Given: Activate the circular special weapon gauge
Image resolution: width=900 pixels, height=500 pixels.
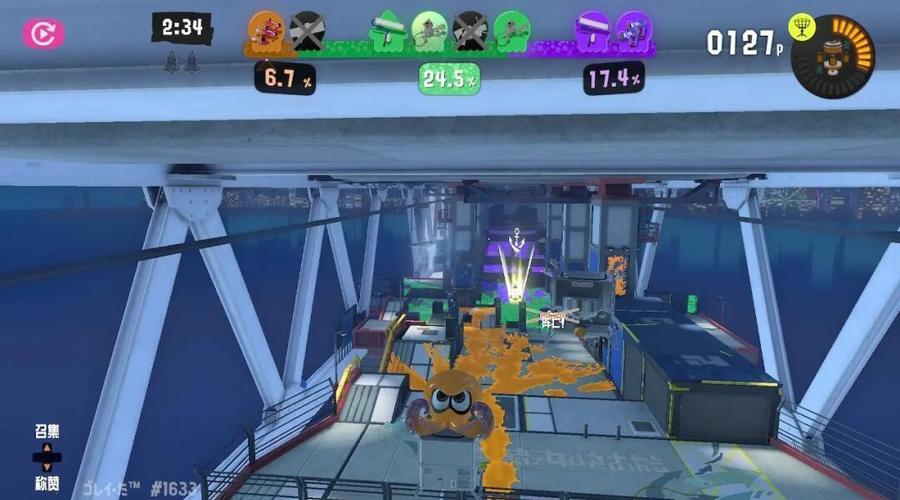Looking at the screenshot, I should point(832,57).
